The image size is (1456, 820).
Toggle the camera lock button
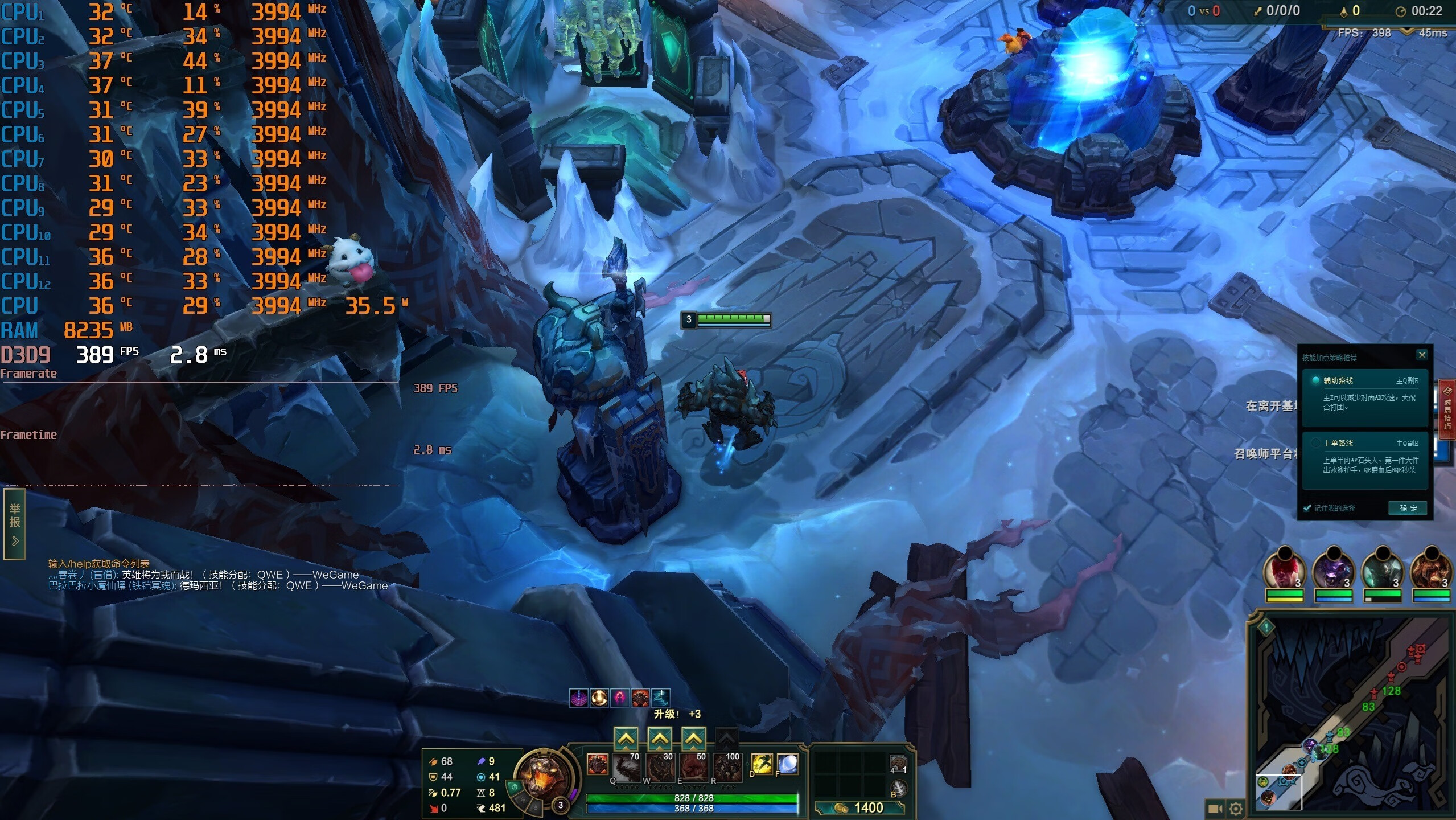(x=1215, y=808)
